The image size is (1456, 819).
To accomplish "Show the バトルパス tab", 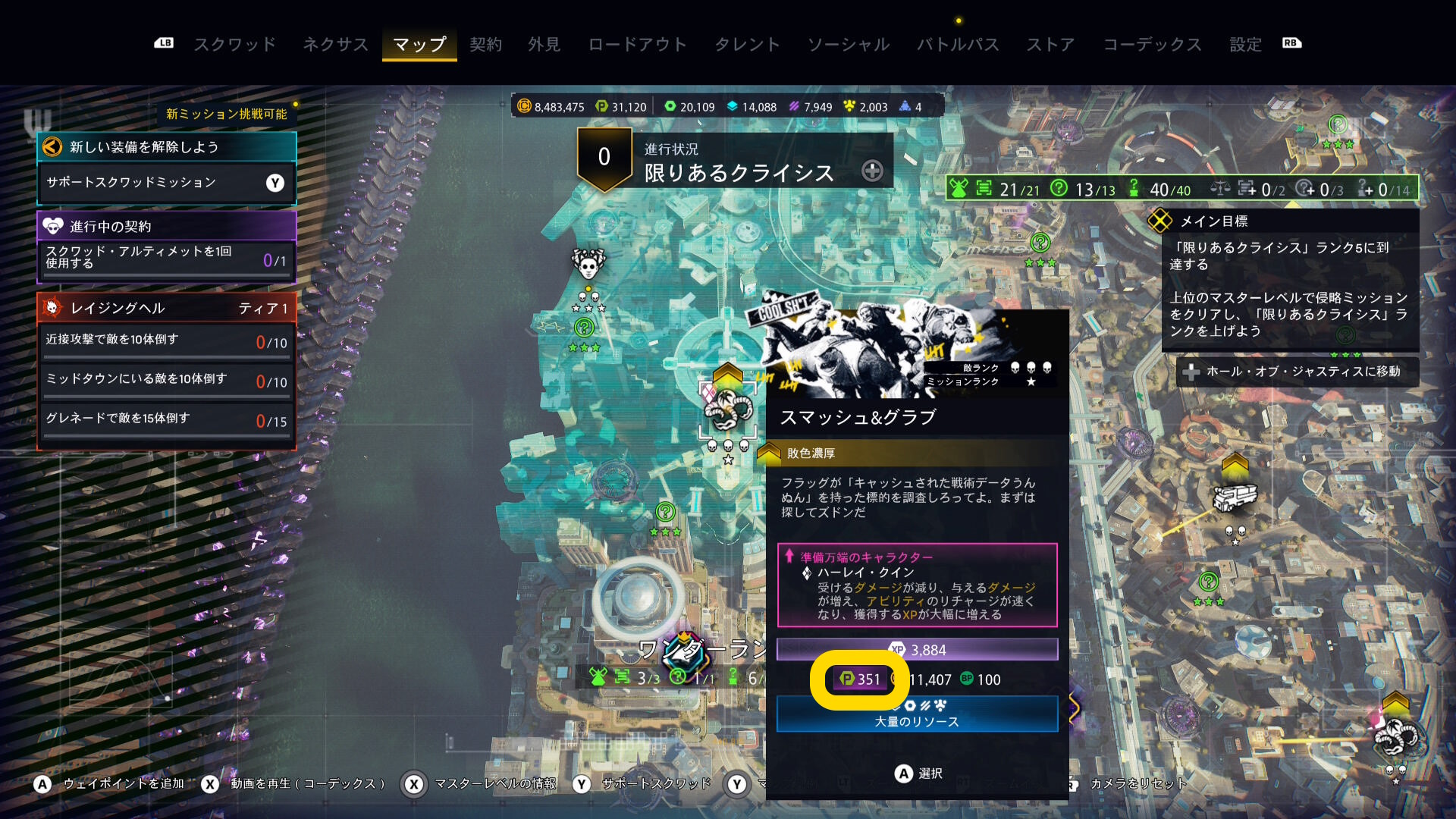I will (958, 45).
